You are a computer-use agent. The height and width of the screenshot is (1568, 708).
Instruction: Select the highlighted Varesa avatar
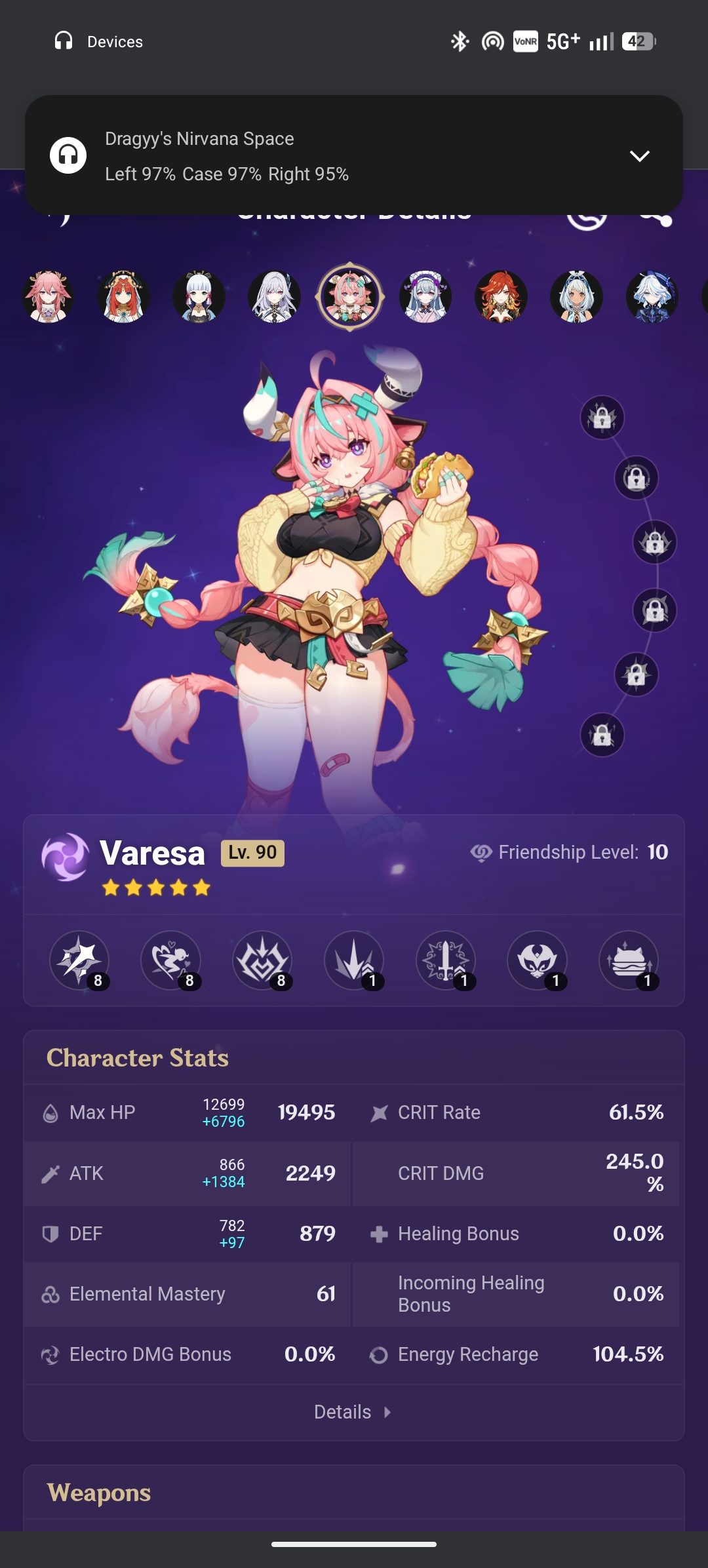tap(350, 297)
